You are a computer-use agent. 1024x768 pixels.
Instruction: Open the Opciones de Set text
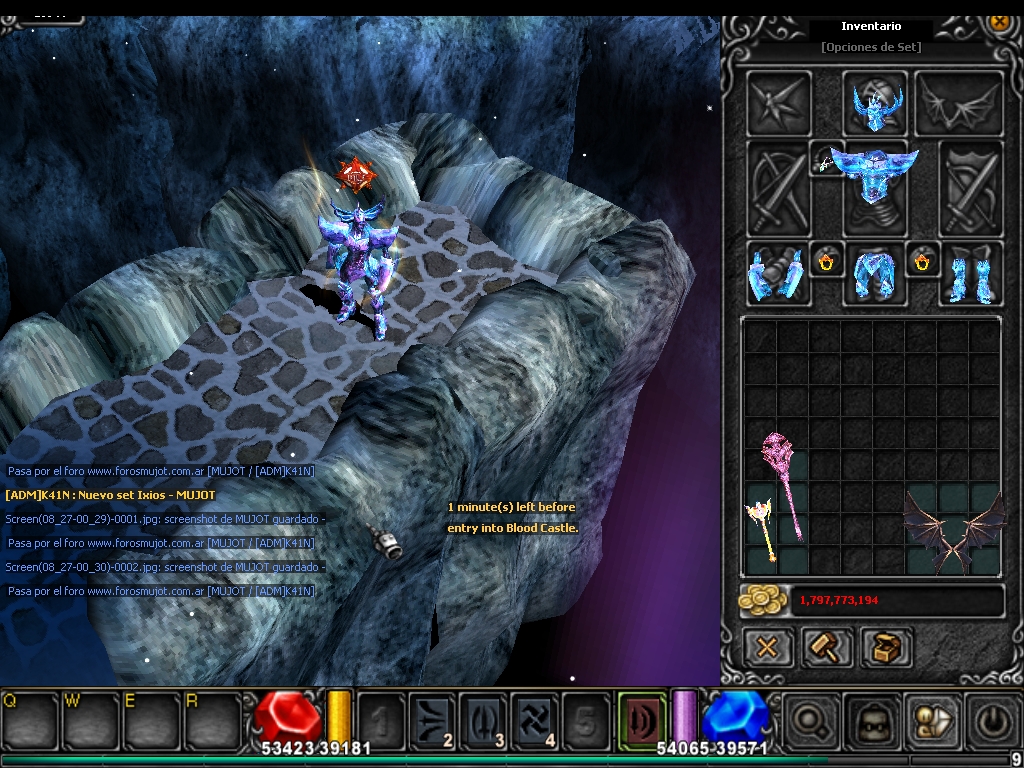(x=870, y=47)
